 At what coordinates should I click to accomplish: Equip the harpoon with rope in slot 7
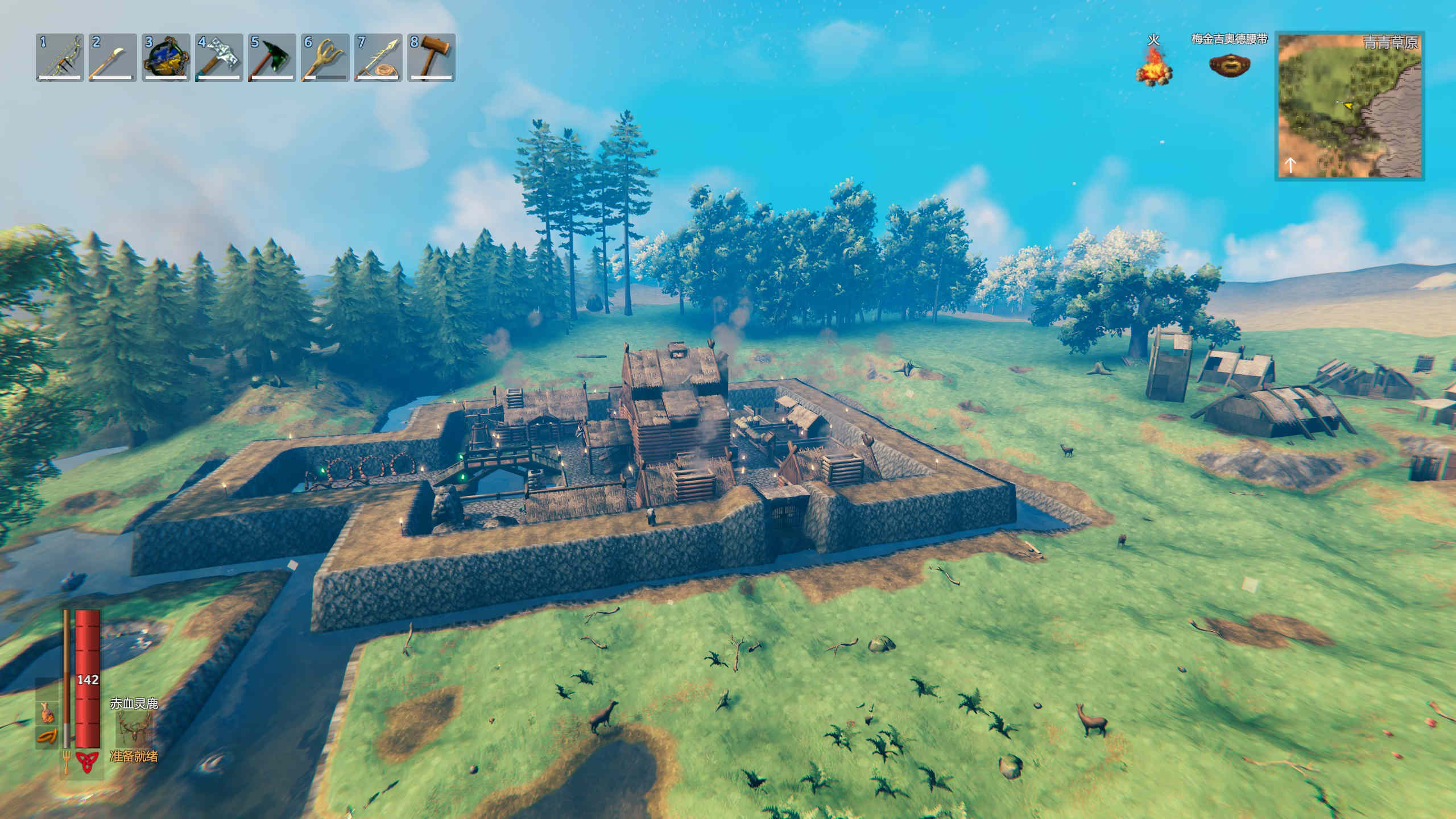[x=378, y=57]
